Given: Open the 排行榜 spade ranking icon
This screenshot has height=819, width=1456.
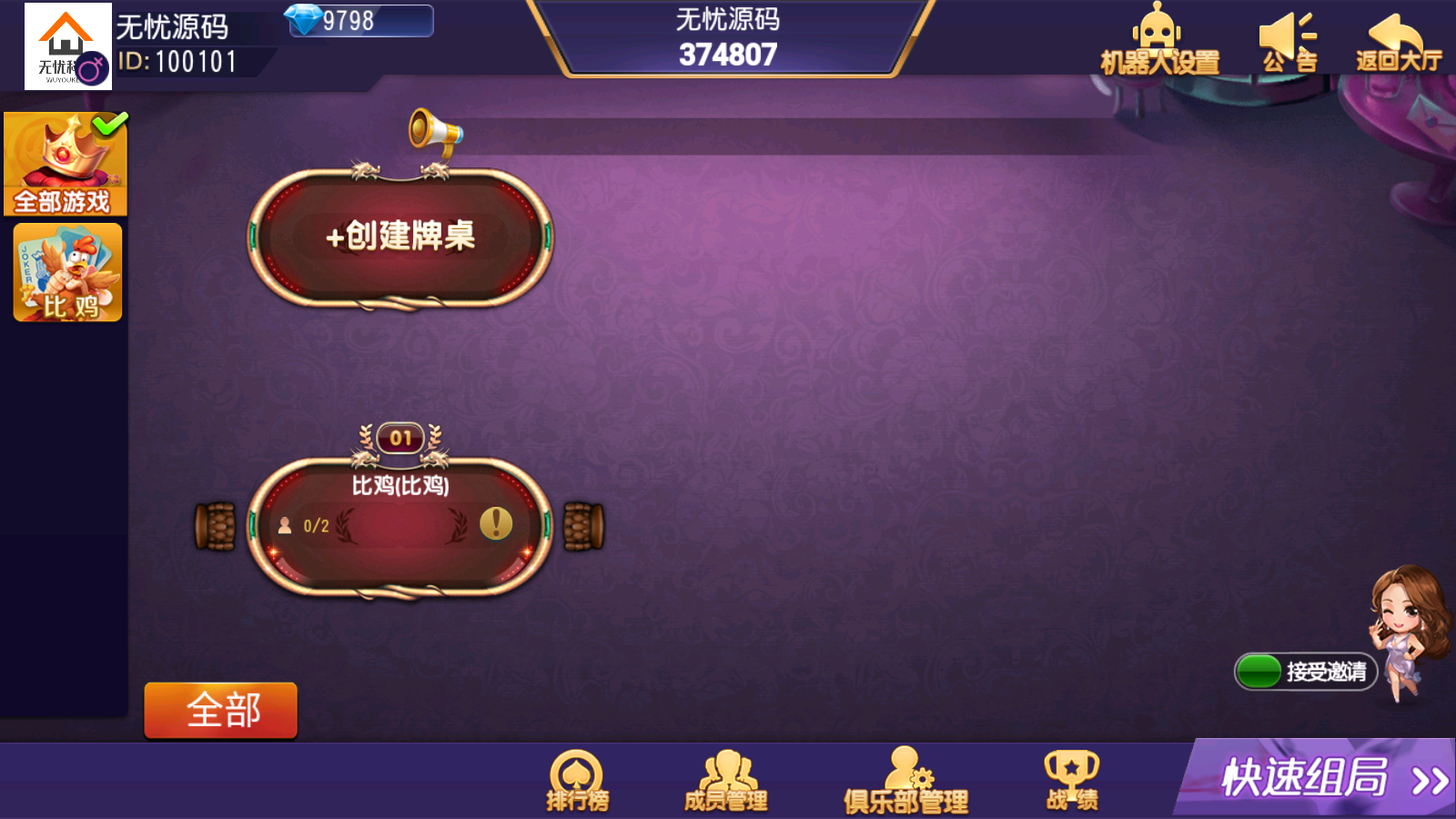Looking at the screenshot, I should coord(576,773).
